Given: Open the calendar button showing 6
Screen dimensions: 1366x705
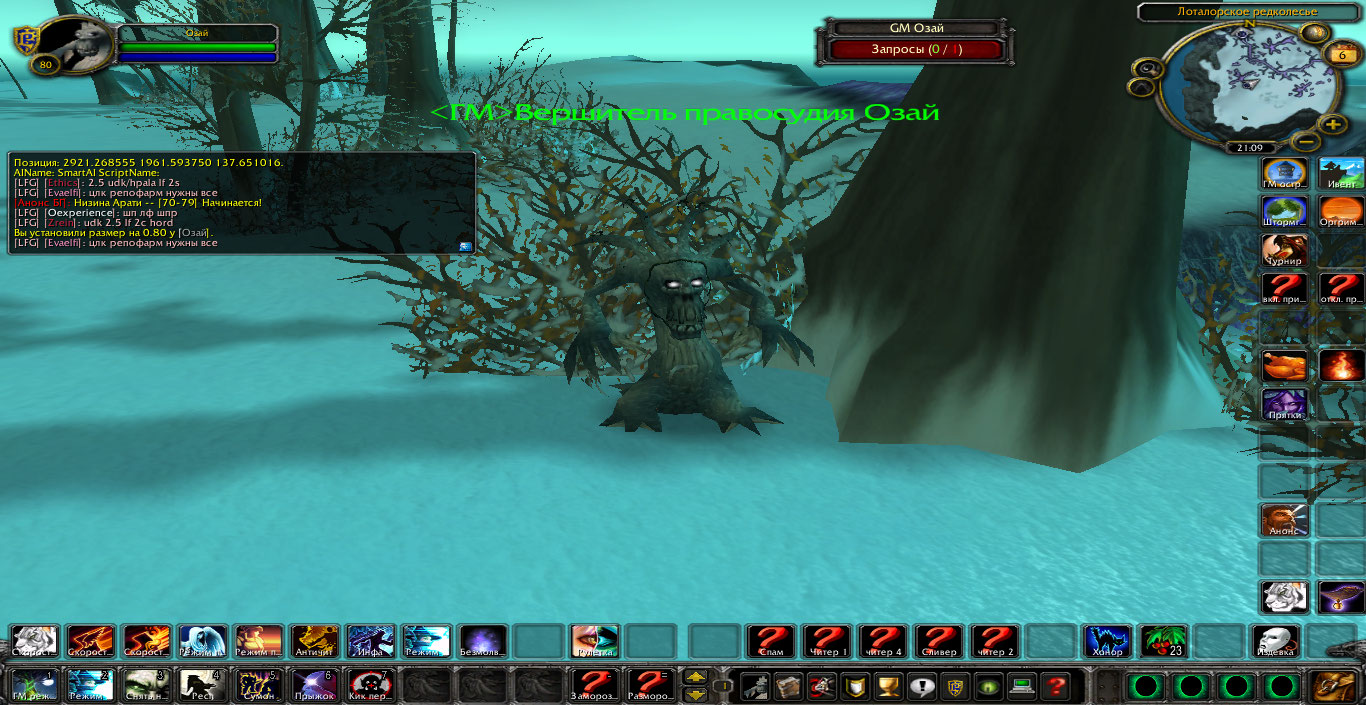Looking at the screenshot, I should (1341, 55).
